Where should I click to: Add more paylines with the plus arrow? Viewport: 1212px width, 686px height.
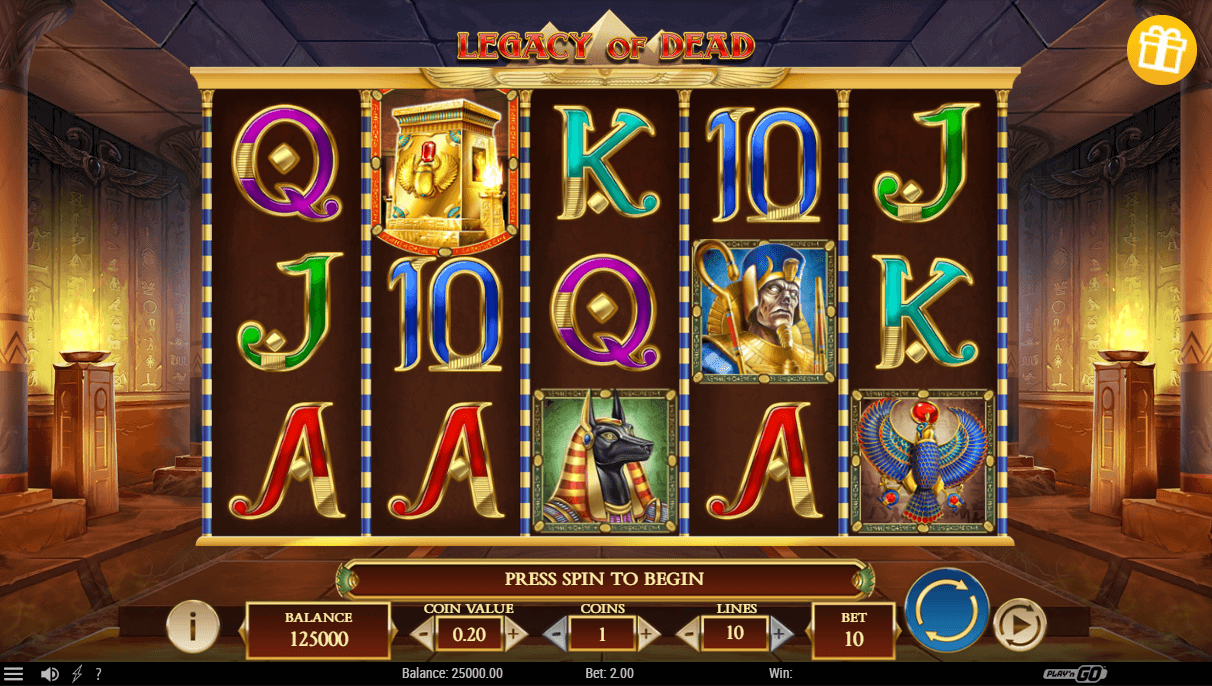(x=781, y=633)
